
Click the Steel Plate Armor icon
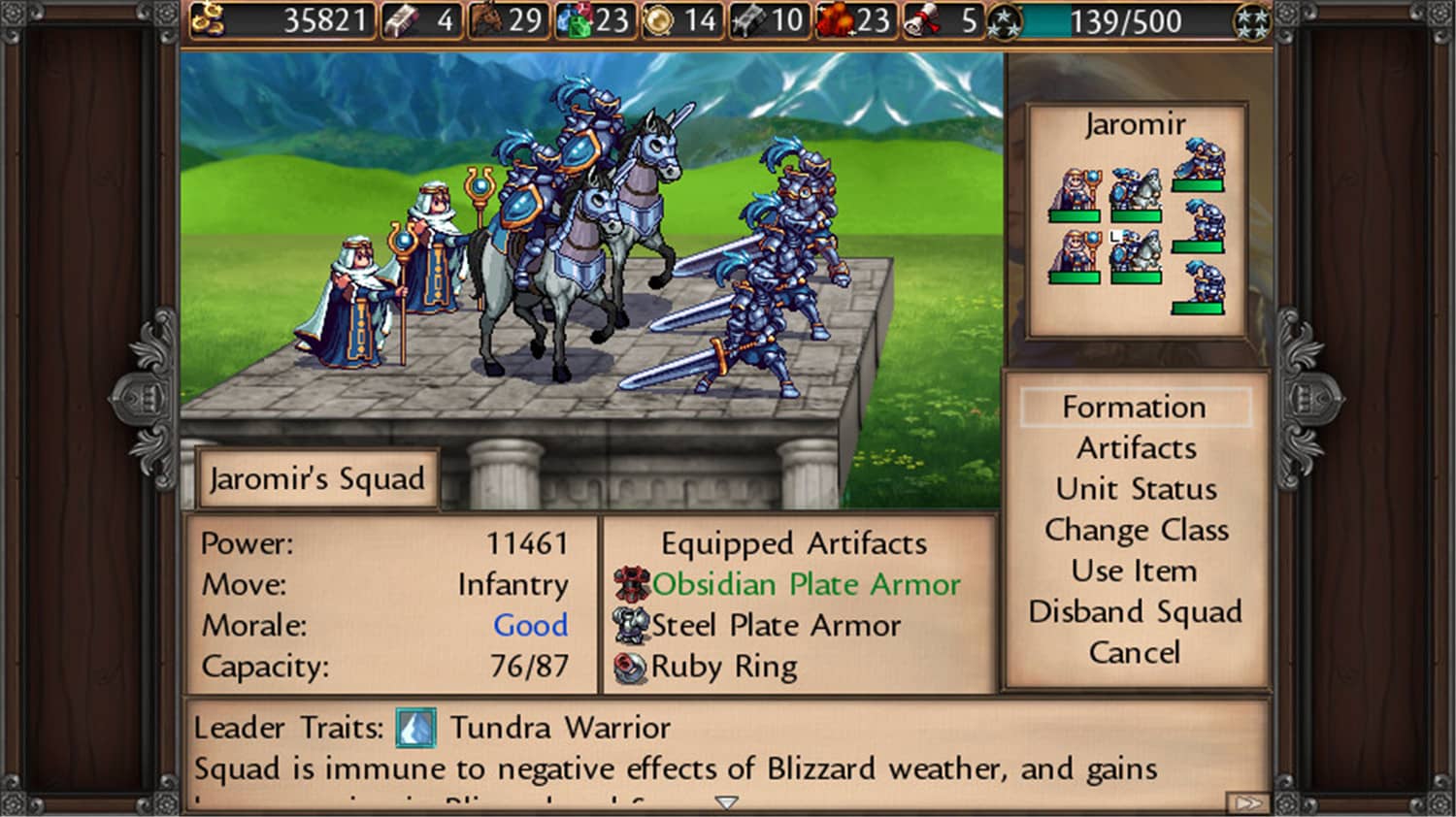coord(632,625)
